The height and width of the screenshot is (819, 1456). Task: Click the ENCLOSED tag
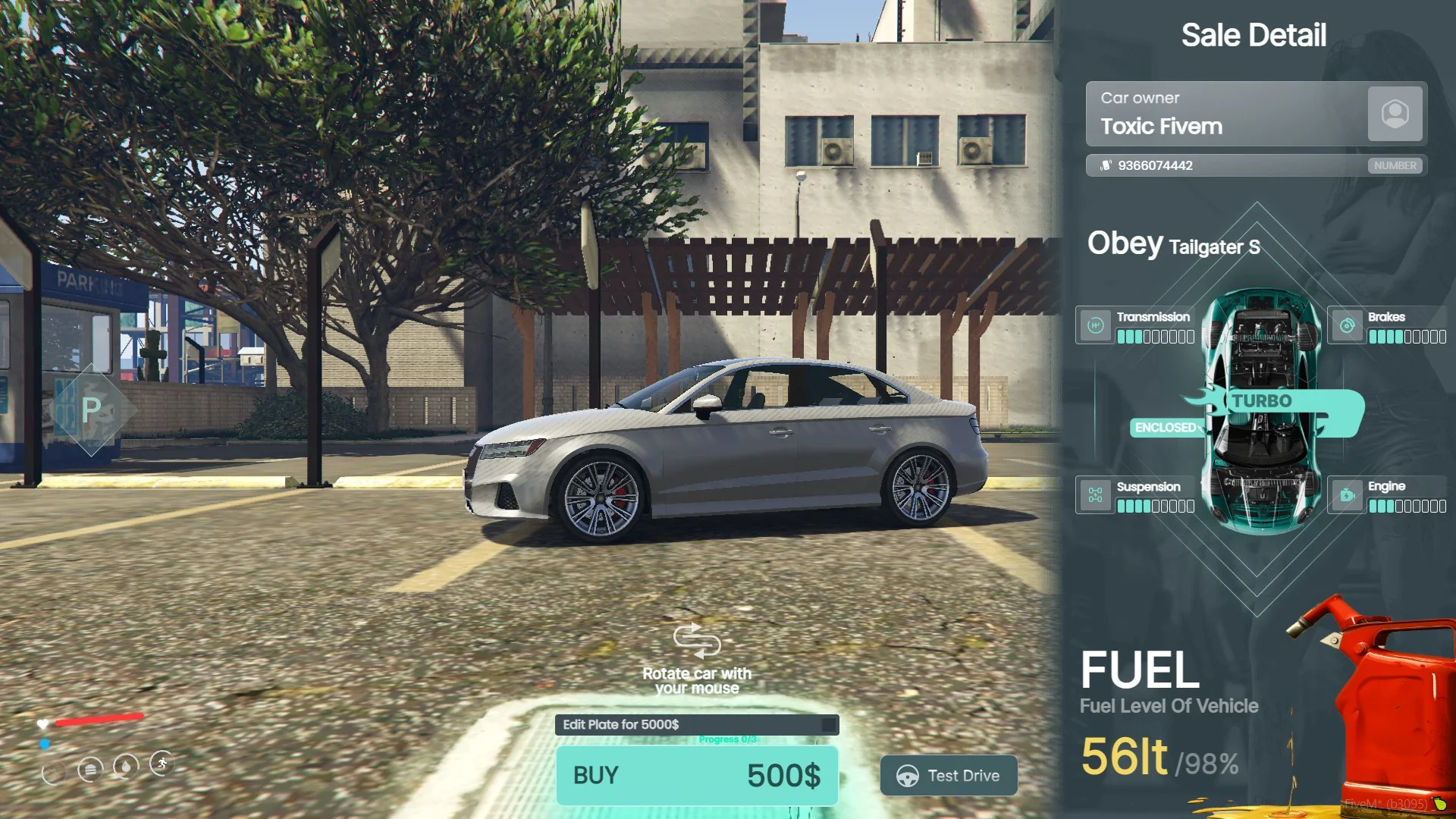1166,428
